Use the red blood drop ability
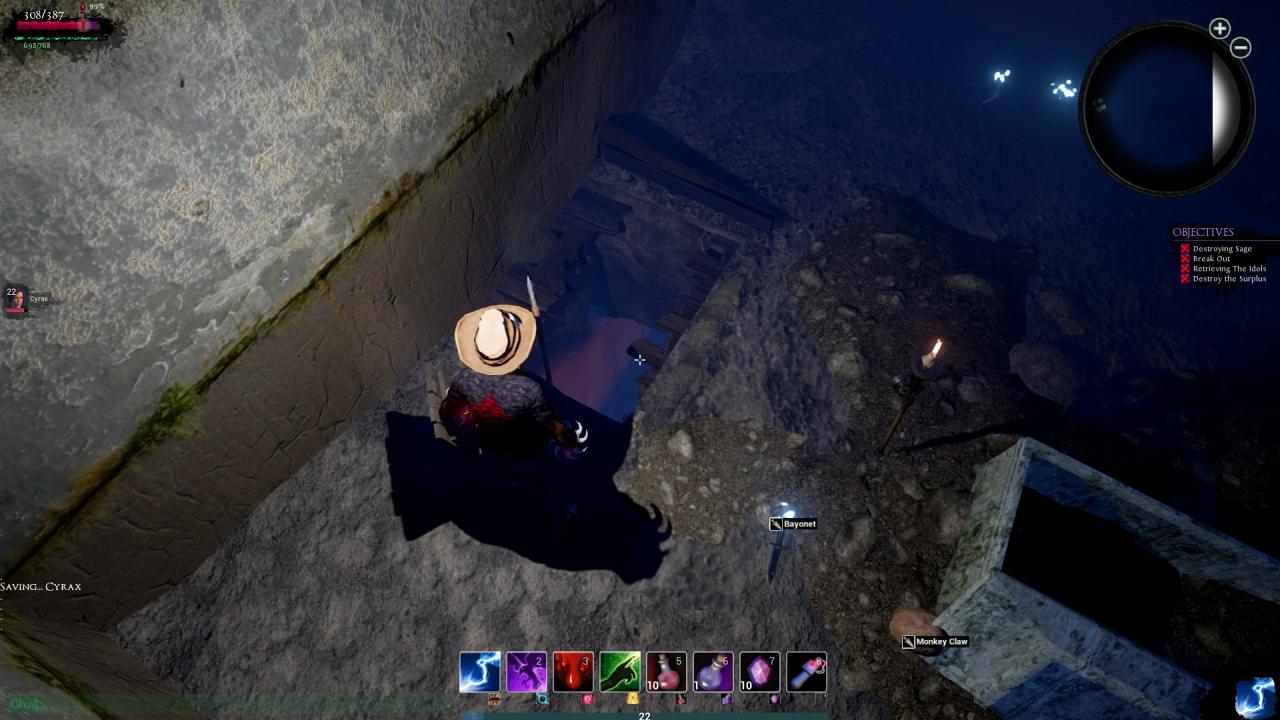This screenshot has width=1280, height=720. (x=573, y=672)
